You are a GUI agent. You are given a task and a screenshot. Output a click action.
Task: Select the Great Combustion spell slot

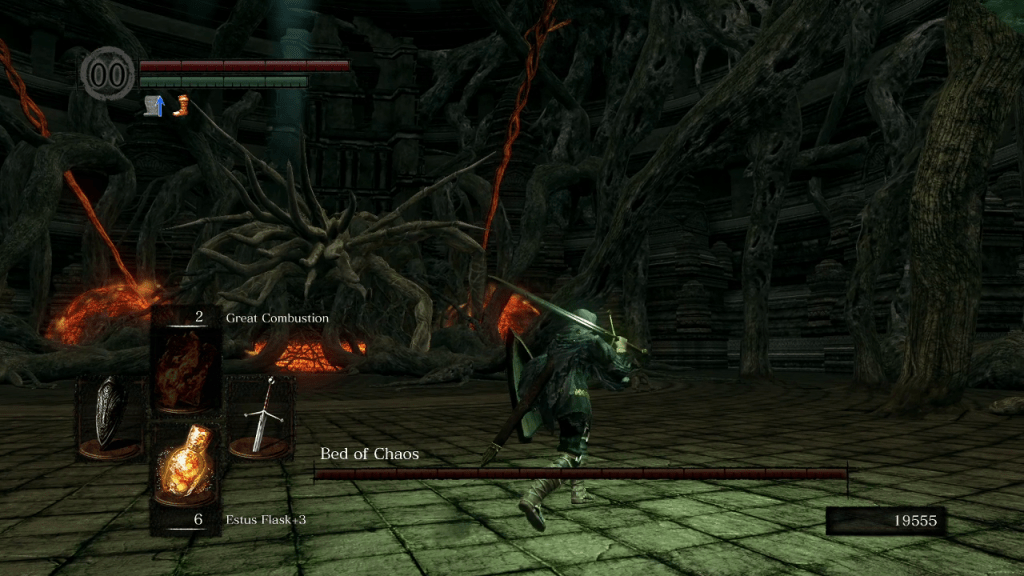tap(186, 369)
